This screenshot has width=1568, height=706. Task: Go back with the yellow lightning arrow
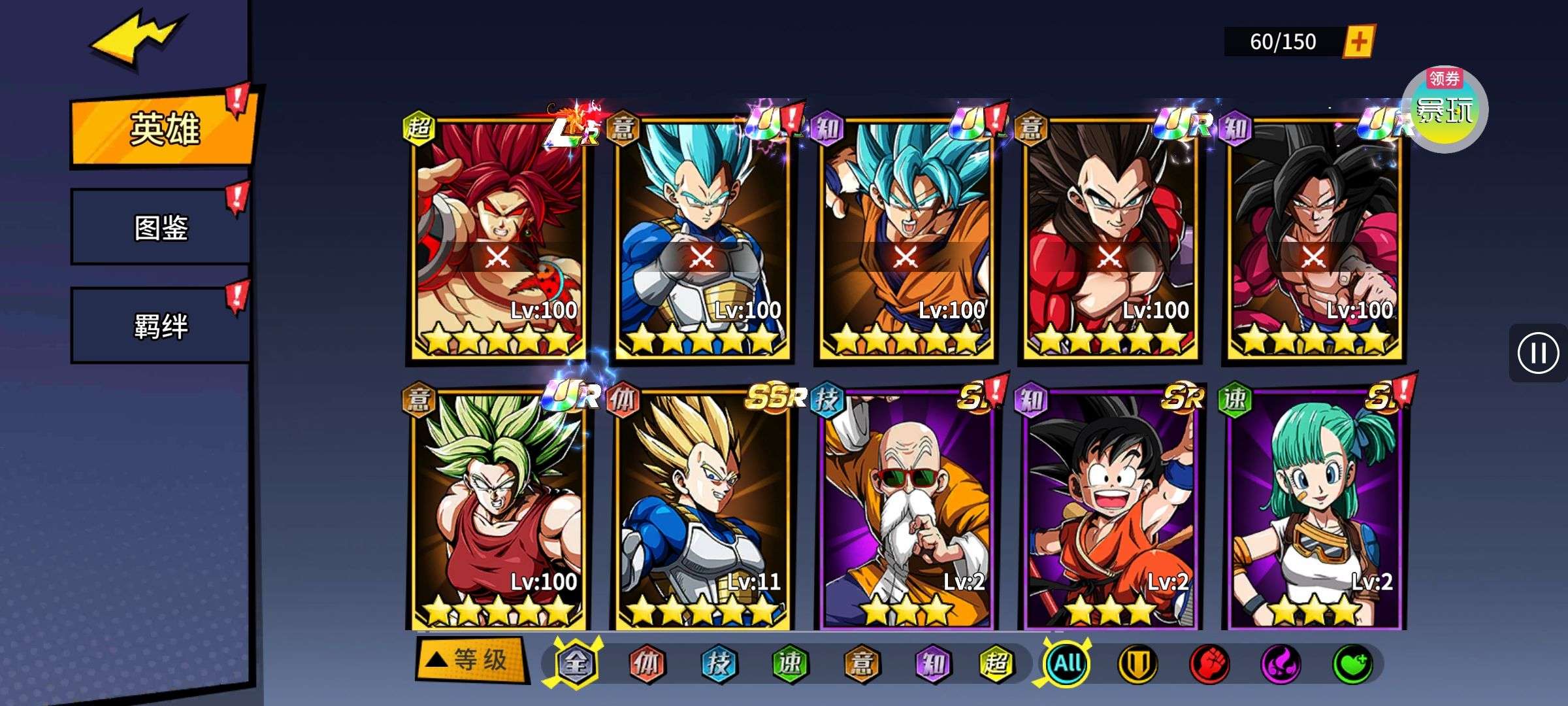(137, 41)
